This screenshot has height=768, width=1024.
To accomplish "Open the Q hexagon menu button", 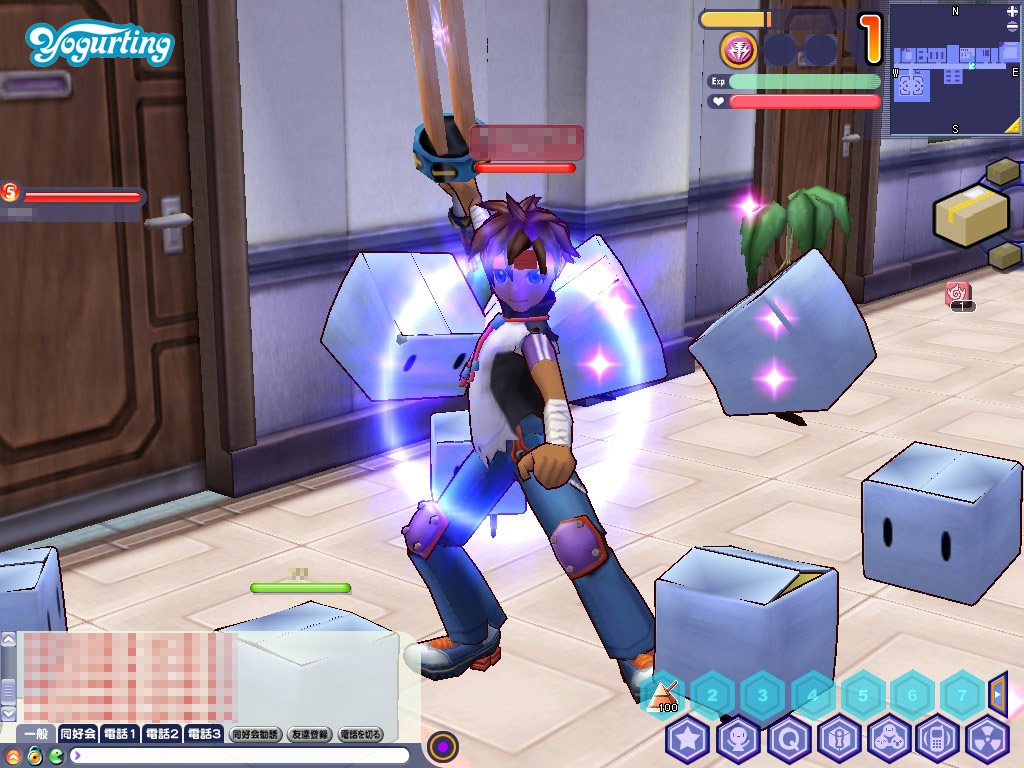I will [788, 741].
